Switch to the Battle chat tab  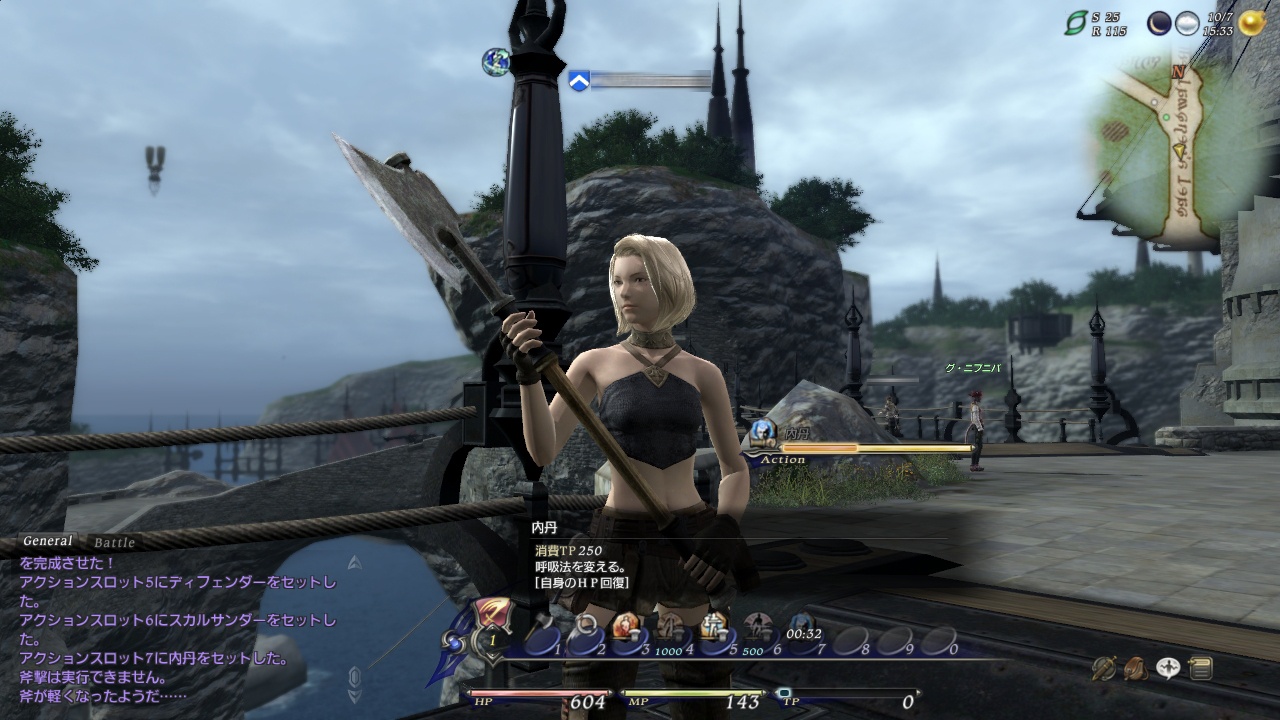point(114,543)
